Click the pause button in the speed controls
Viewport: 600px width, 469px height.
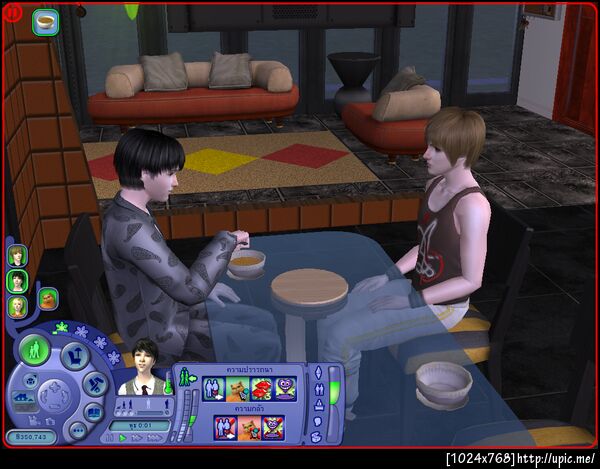pyautogui.click(x=108, y=437)
